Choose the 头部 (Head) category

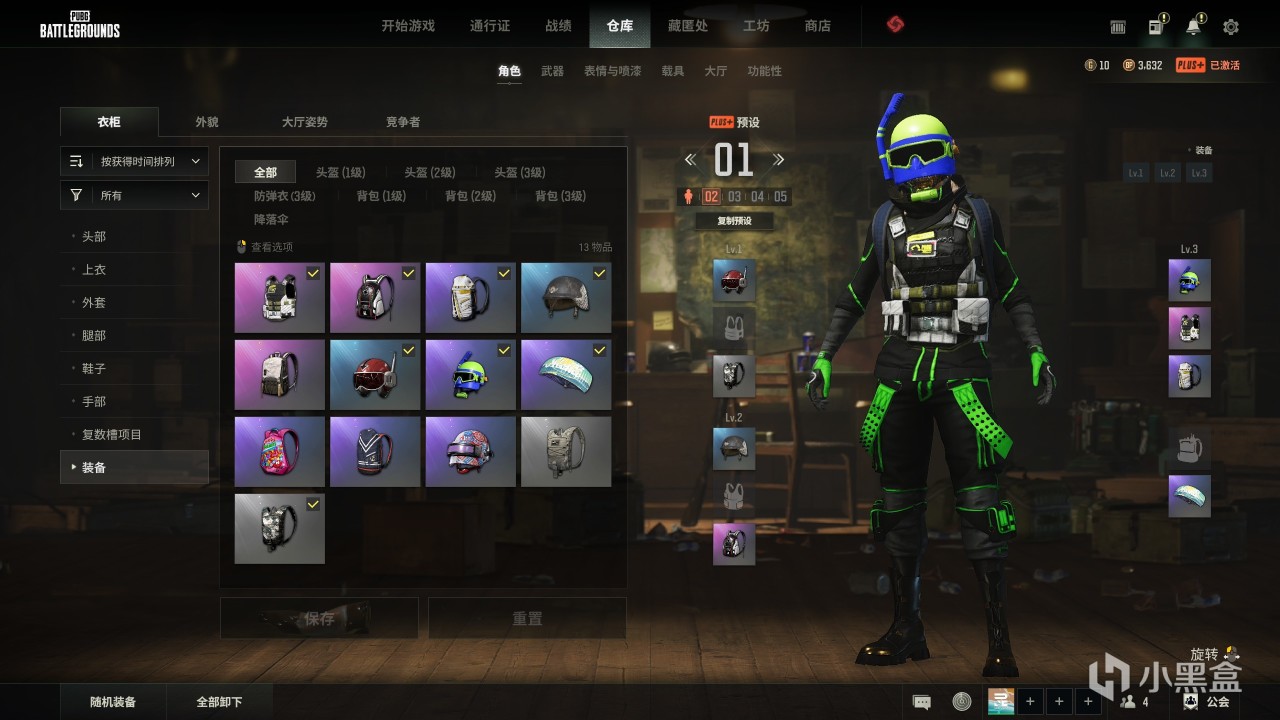click(x=94, y=237)
